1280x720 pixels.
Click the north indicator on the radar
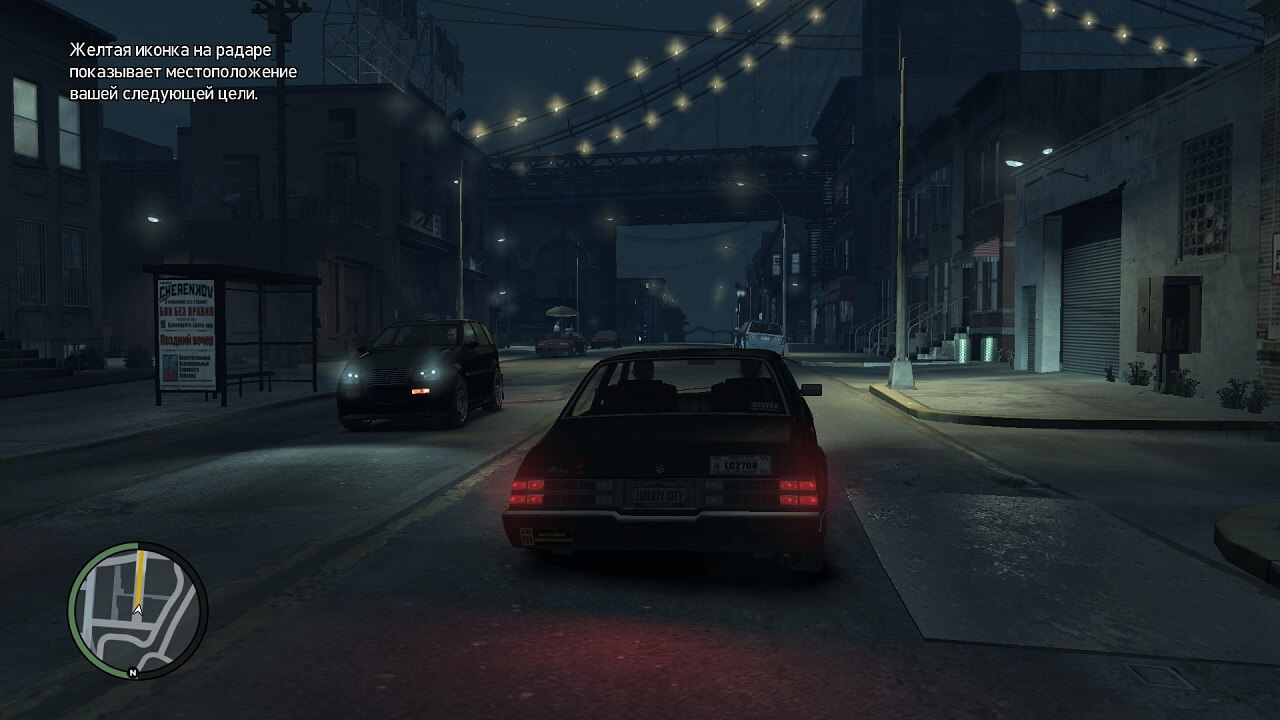[132, 673]
